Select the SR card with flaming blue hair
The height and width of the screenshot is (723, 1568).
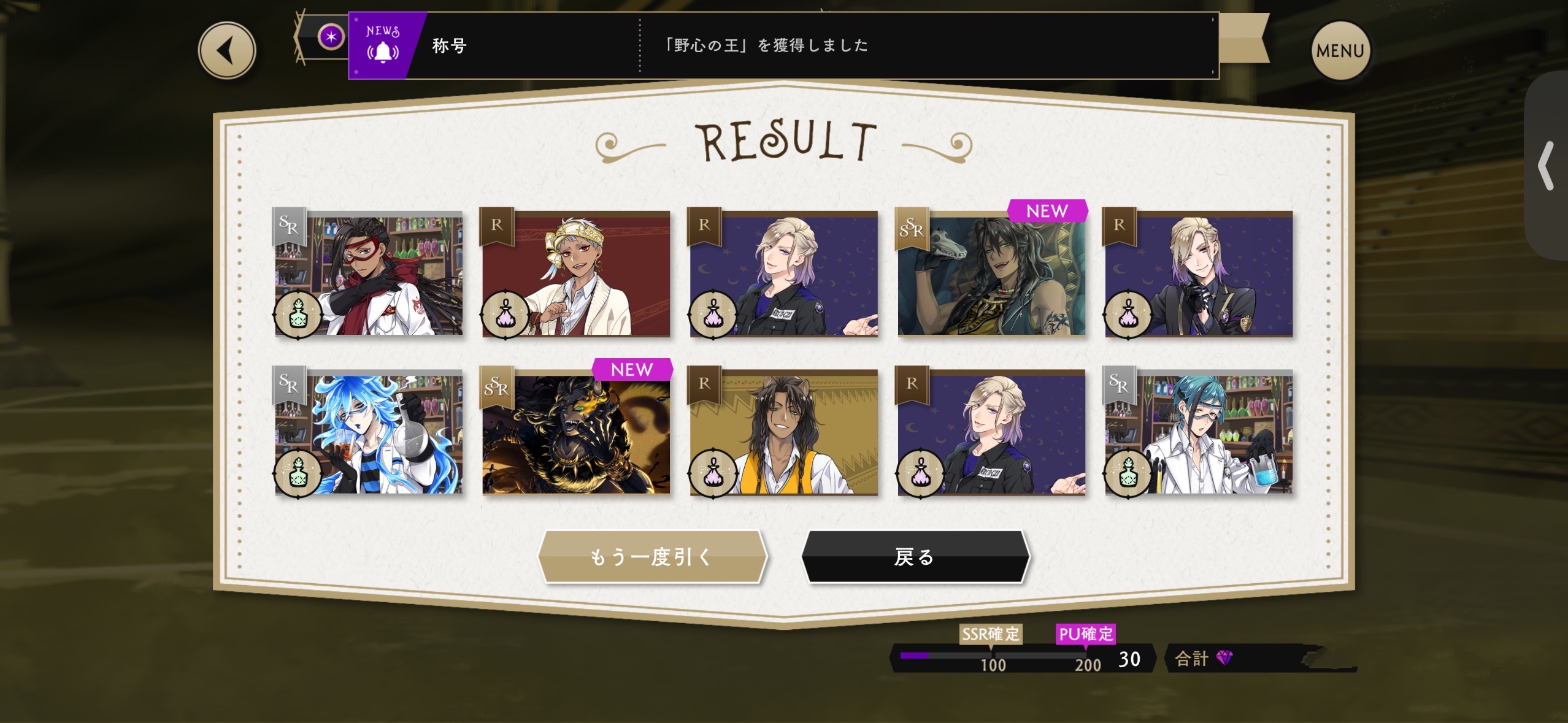[x=369, y=433]
